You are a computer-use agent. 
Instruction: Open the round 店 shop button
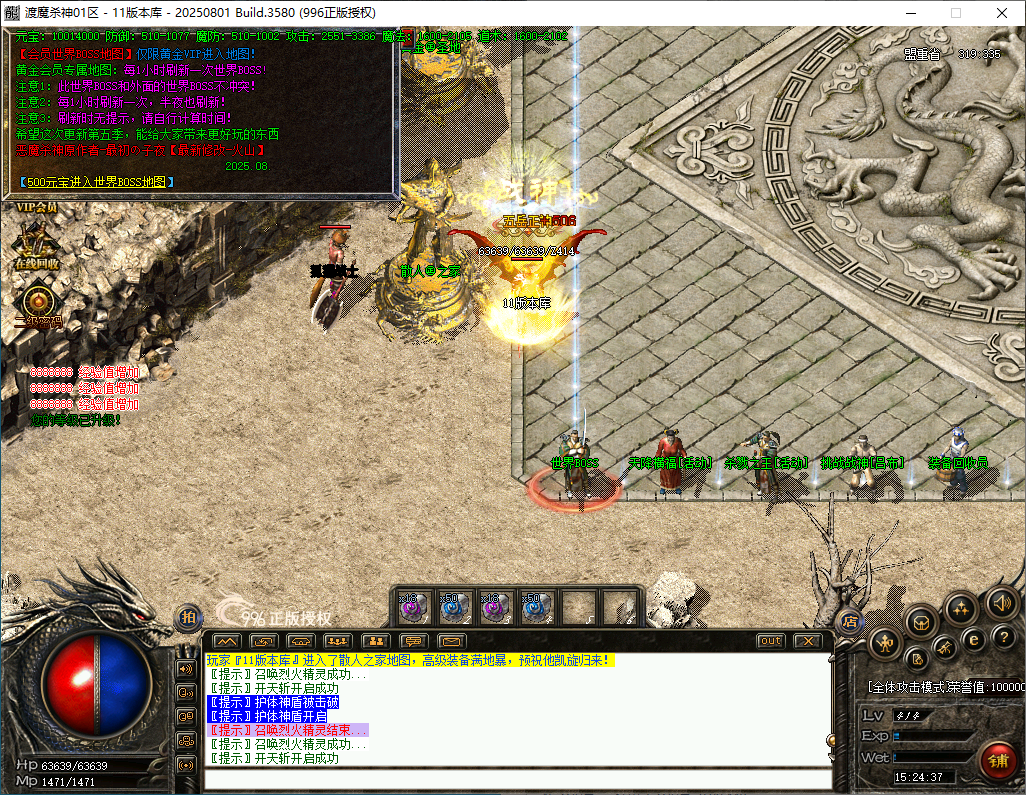849,620
